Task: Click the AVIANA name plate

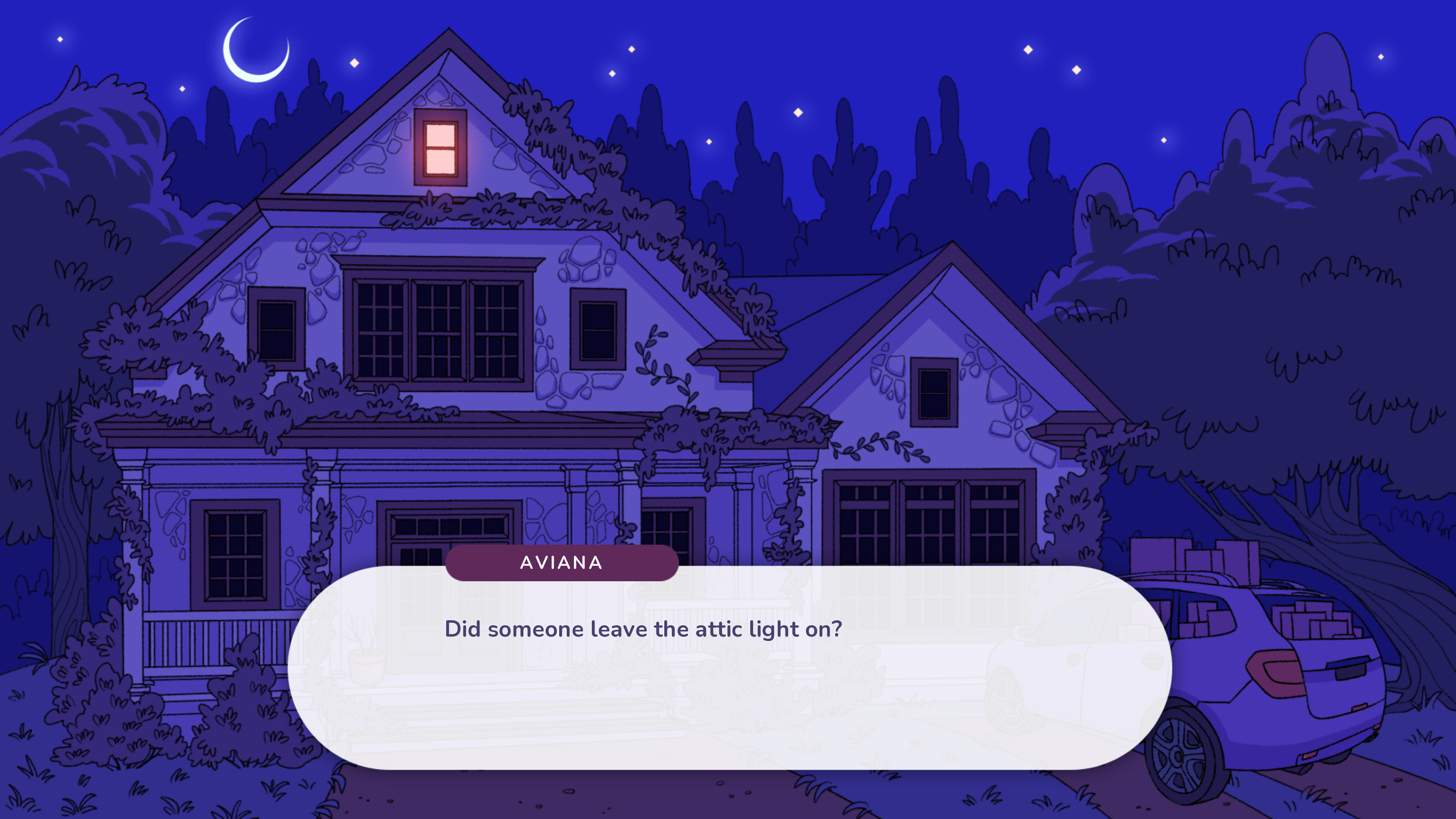Action: (563, 562)
